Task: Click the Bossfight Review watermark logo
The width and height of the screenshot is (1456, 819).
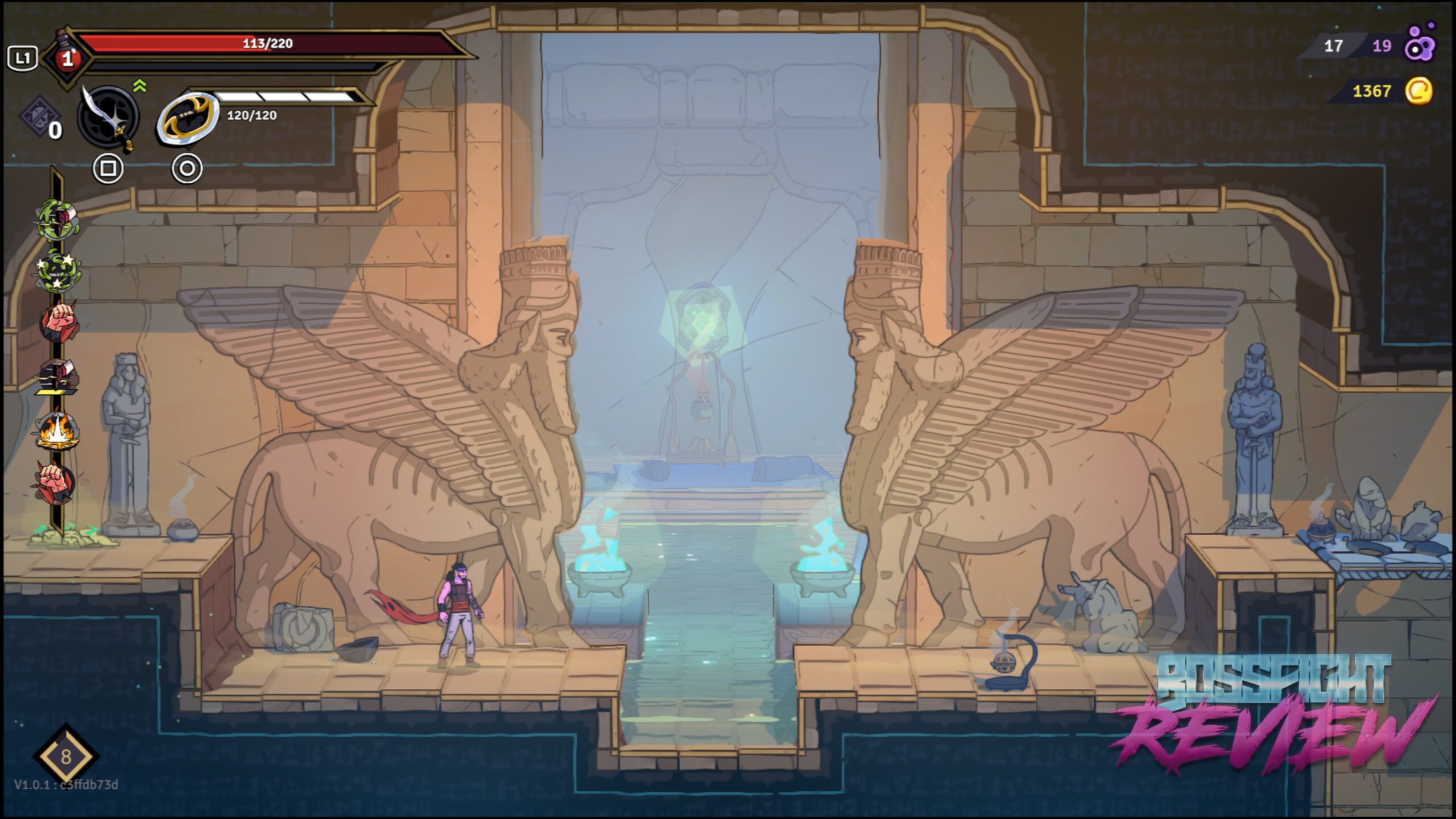Action: click(1274, 714)
